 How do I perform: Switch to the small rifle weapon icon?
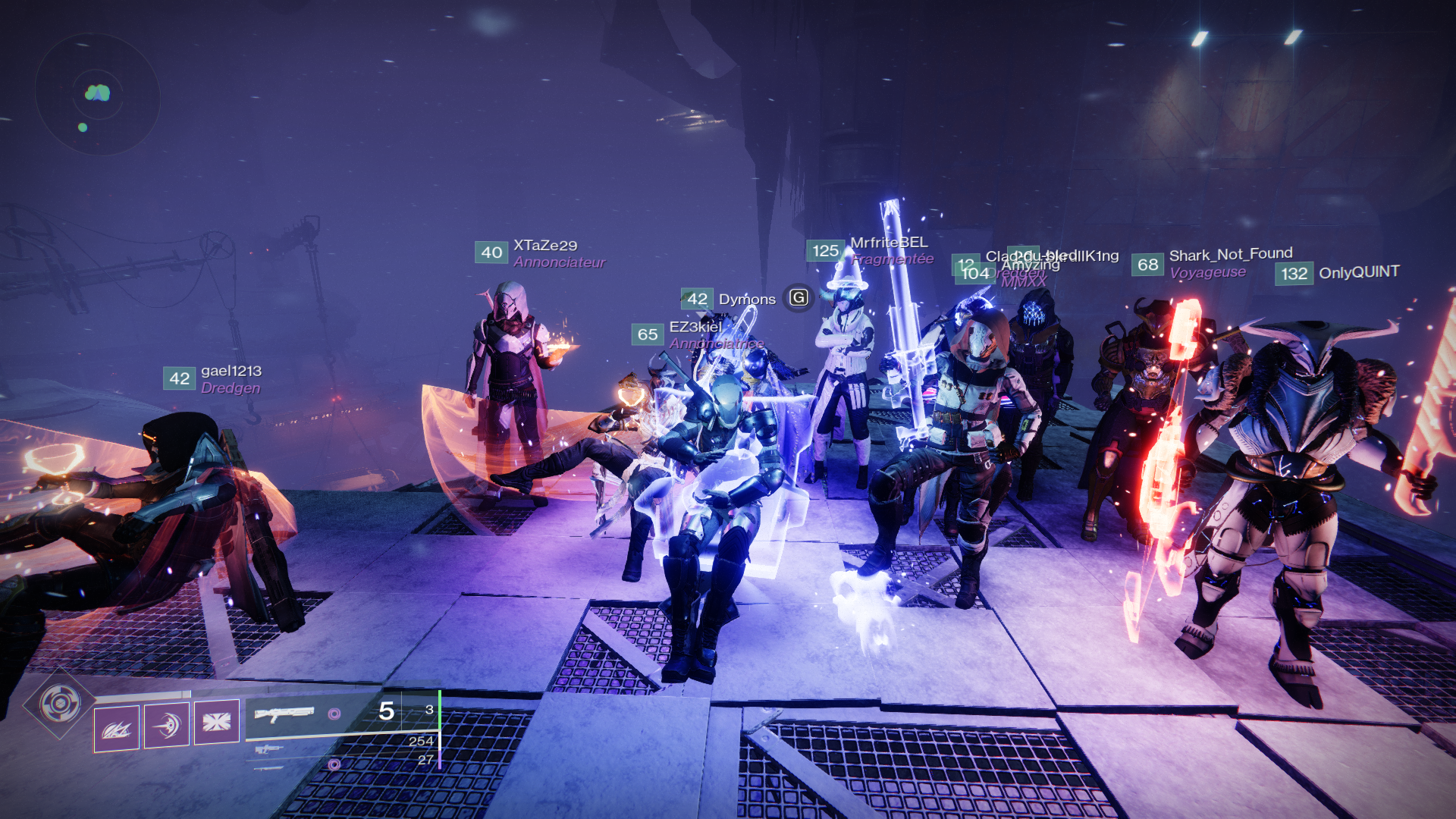268,749
